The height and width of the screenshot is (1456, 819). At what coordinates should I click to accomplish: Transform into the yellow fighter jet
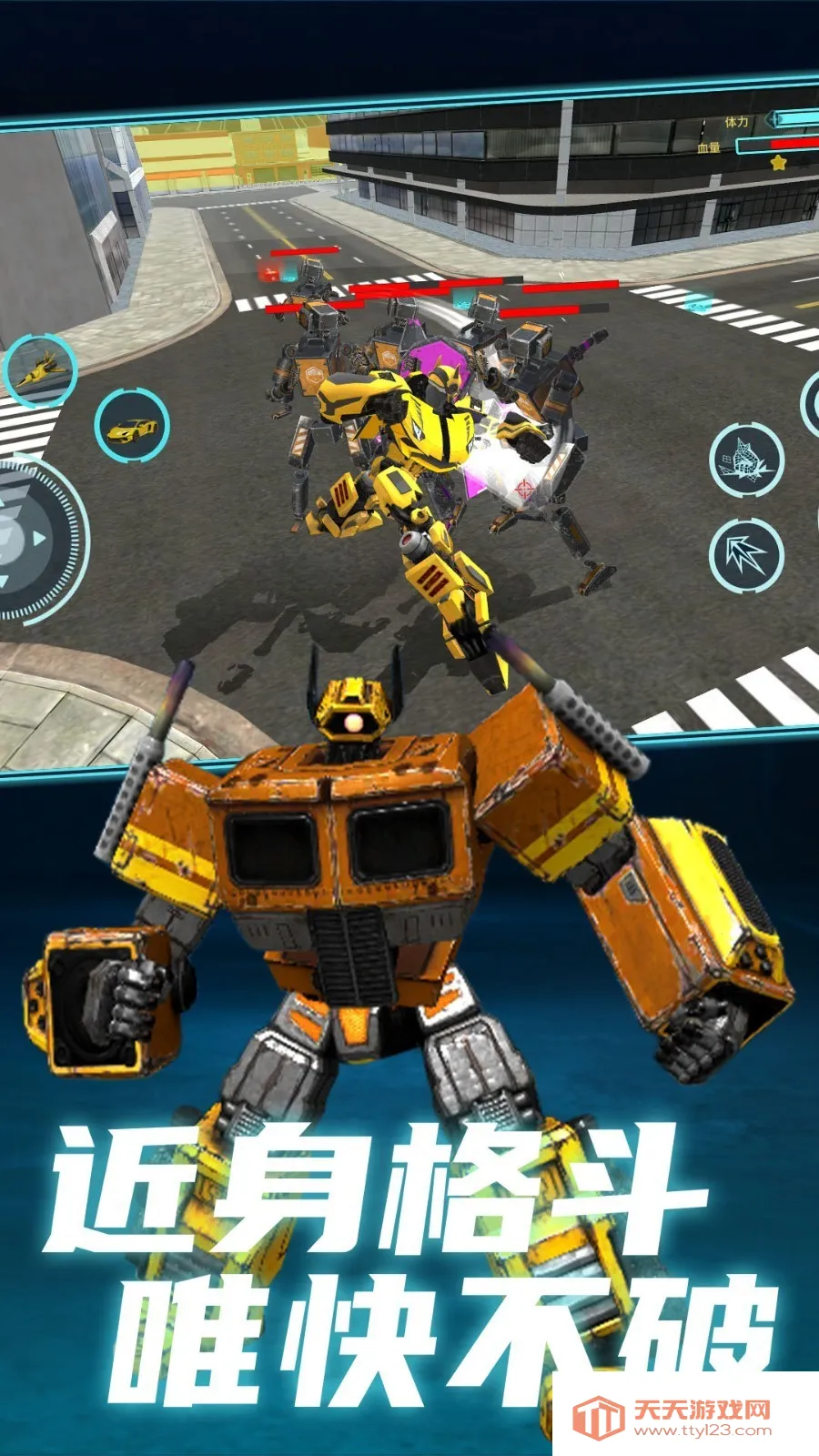[39, 369]
